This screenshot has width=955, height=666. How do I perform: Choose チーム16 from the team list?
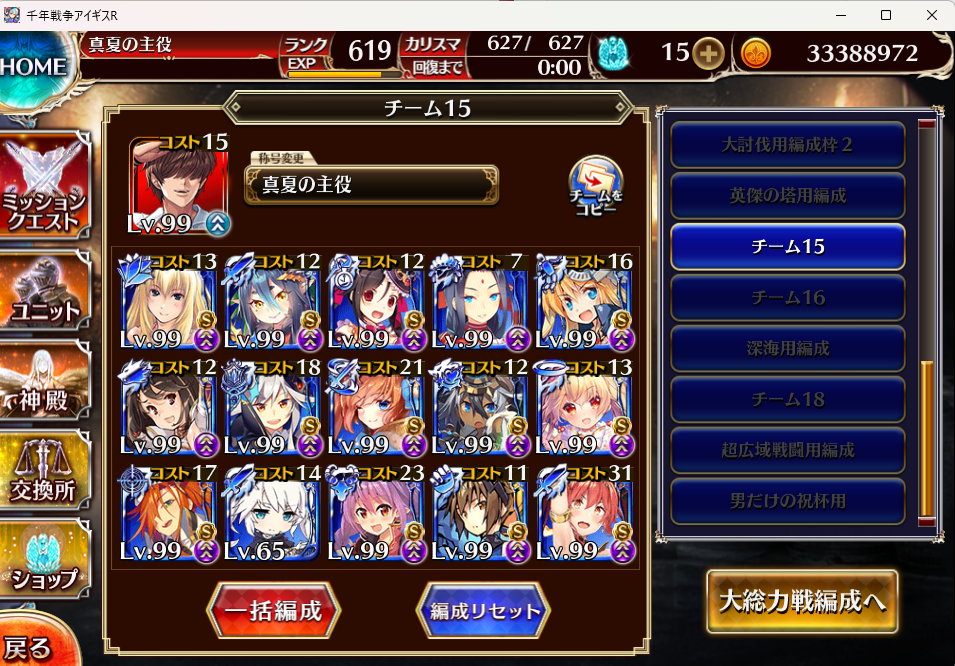[788, 298]
